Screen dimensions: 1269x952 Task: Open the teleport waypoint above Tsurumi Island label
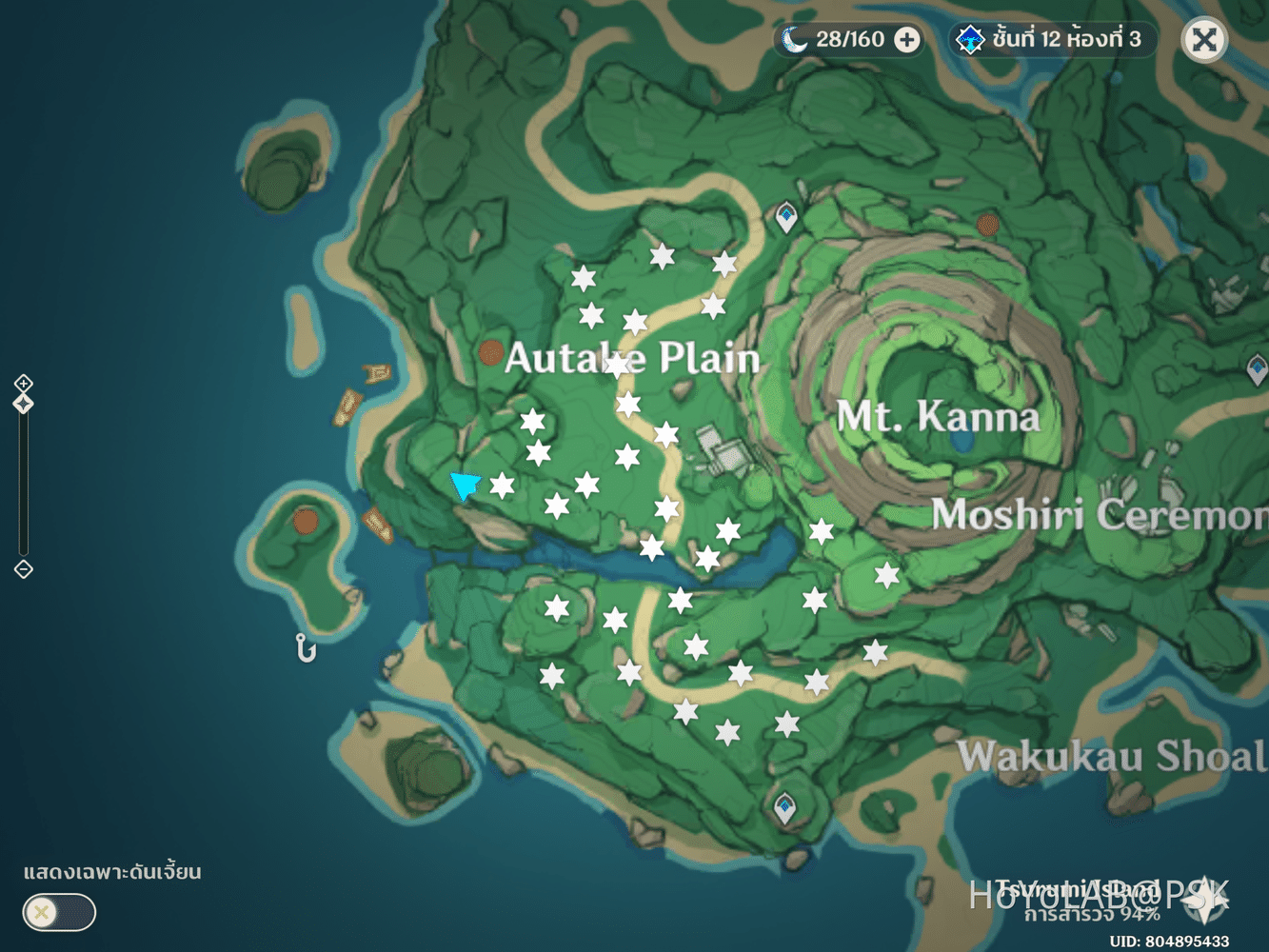[x=783, y=805]
